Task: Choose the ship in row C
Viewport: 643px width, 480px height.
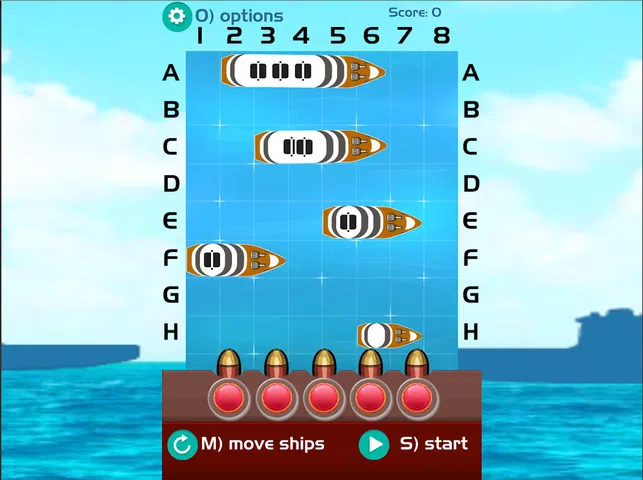Action: click(319, 147)
